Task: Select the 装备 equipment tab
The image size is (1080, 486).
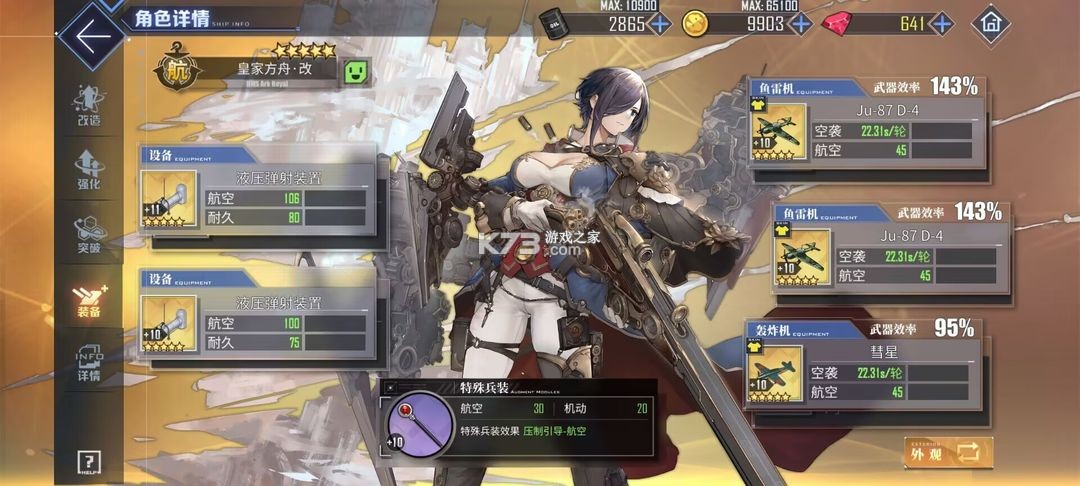Action: pyautogui.click(x=89, y=299)
